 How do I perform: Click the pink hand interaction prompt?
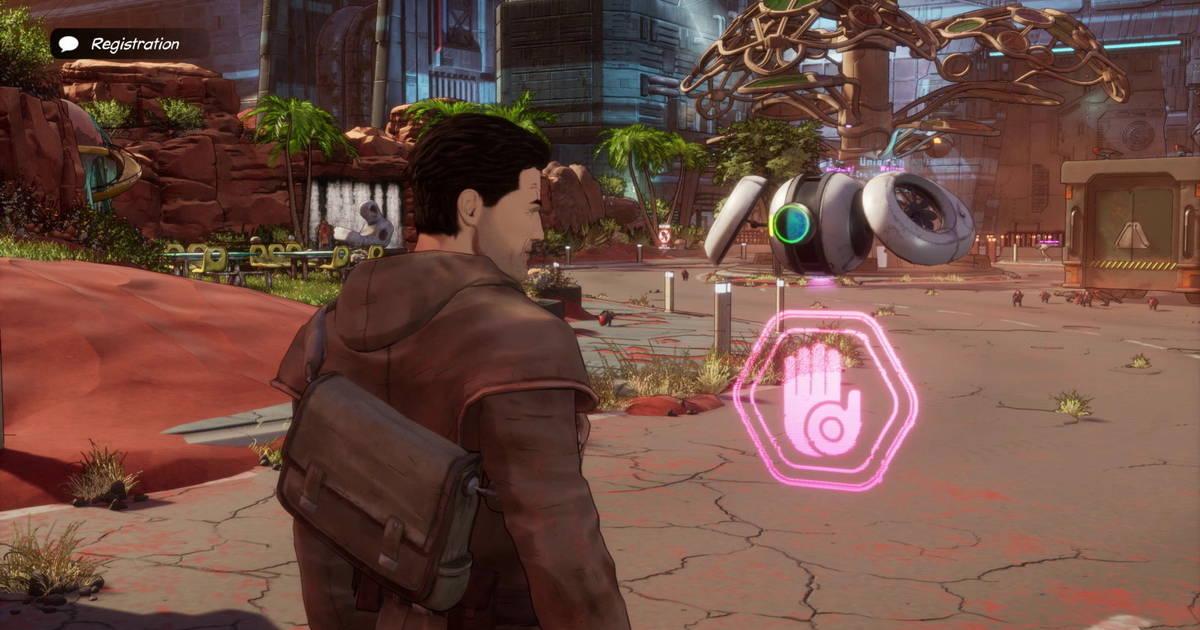(824, 401)
